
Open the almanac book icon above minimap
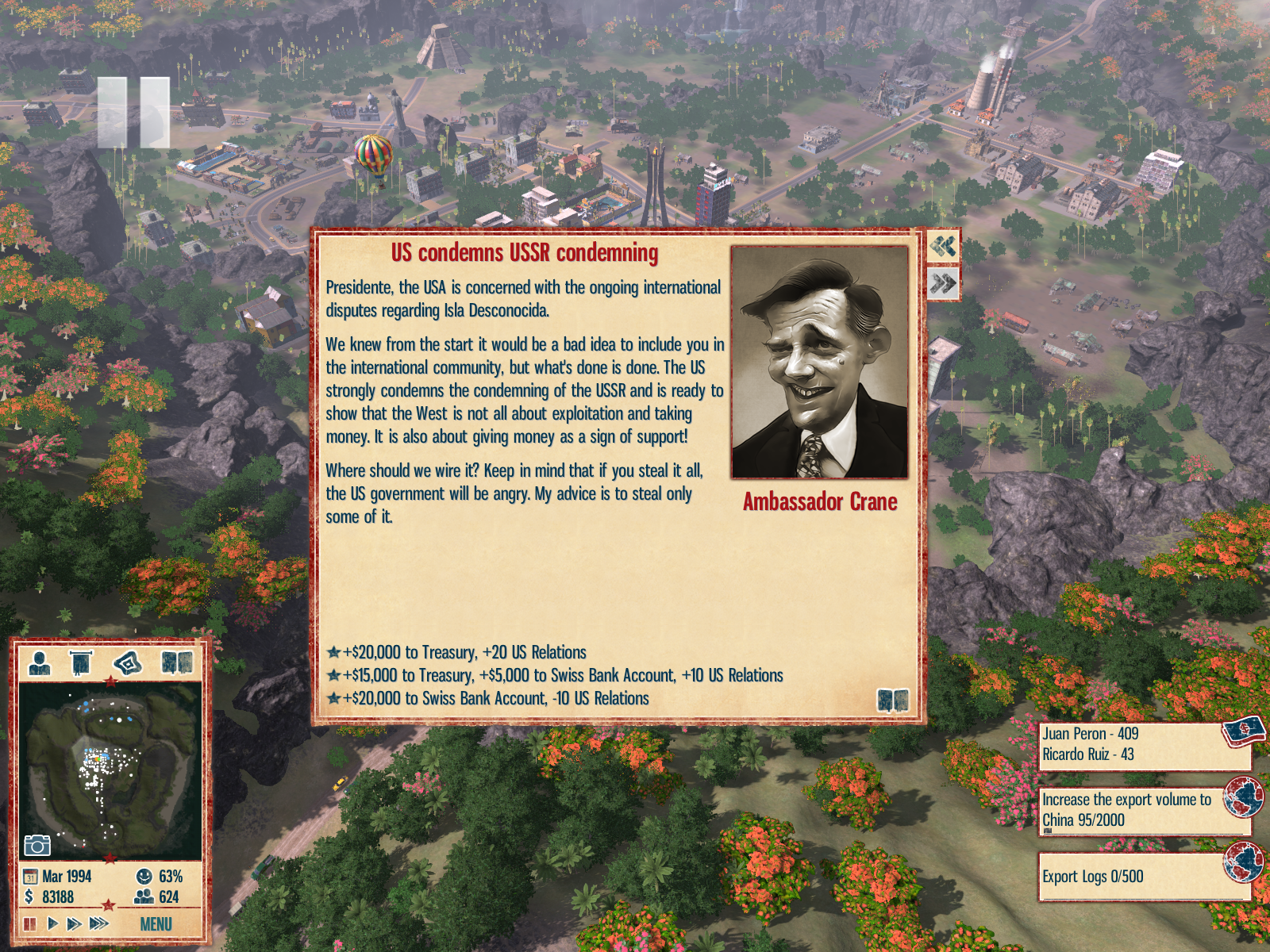coord(176,662)
